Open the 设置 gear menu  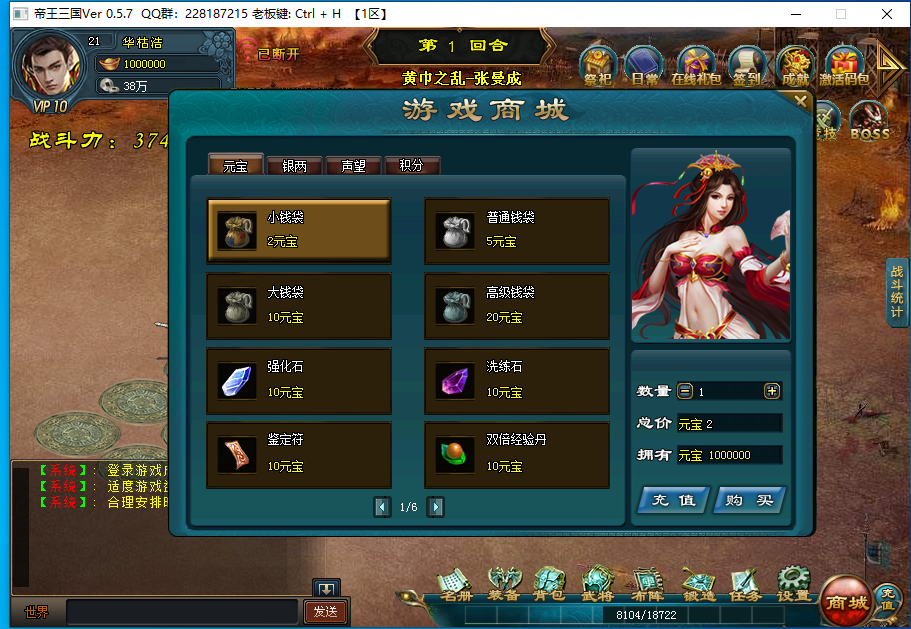[794, 584]
